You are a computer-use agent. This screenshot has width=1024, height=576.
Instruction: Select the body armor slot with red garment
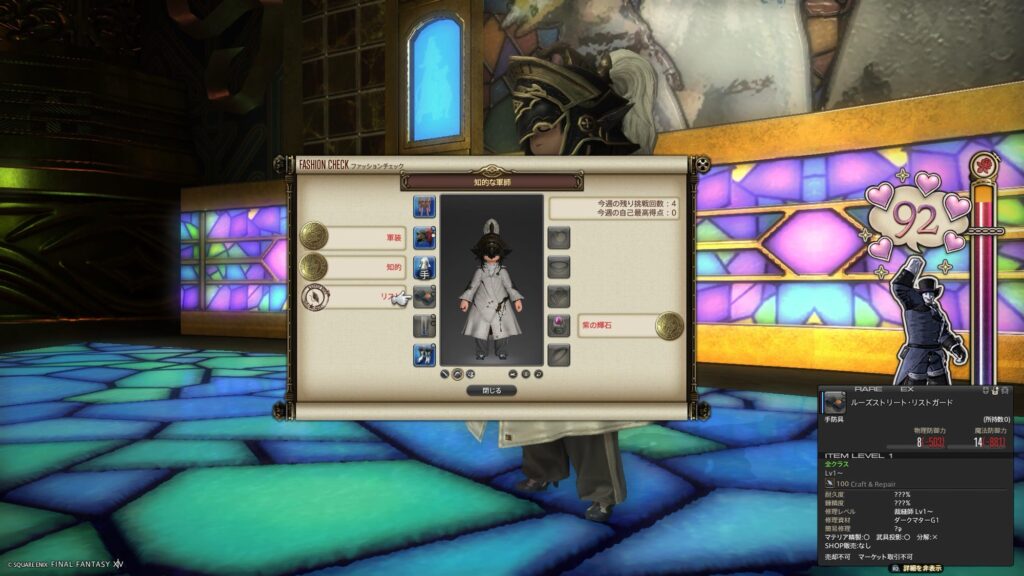click(x=424, y=237)
